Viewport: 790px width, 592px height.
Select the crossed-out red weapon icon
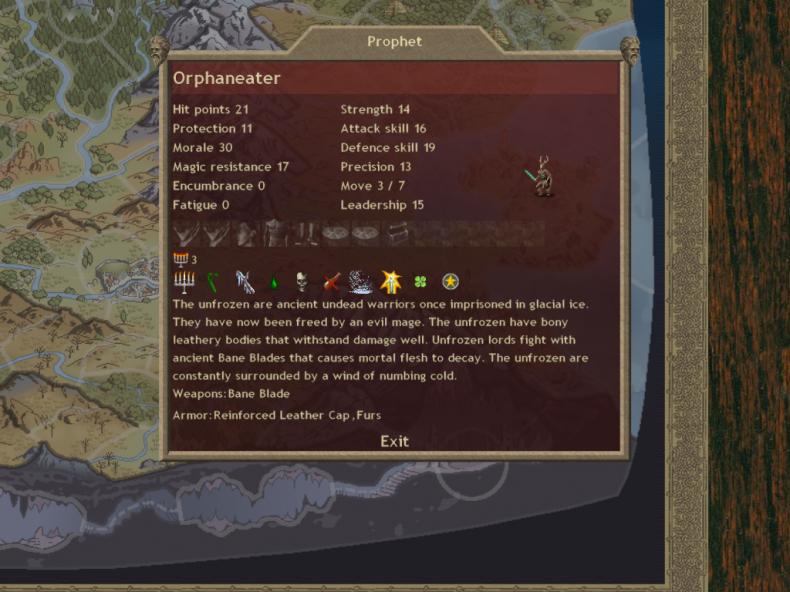332,282
